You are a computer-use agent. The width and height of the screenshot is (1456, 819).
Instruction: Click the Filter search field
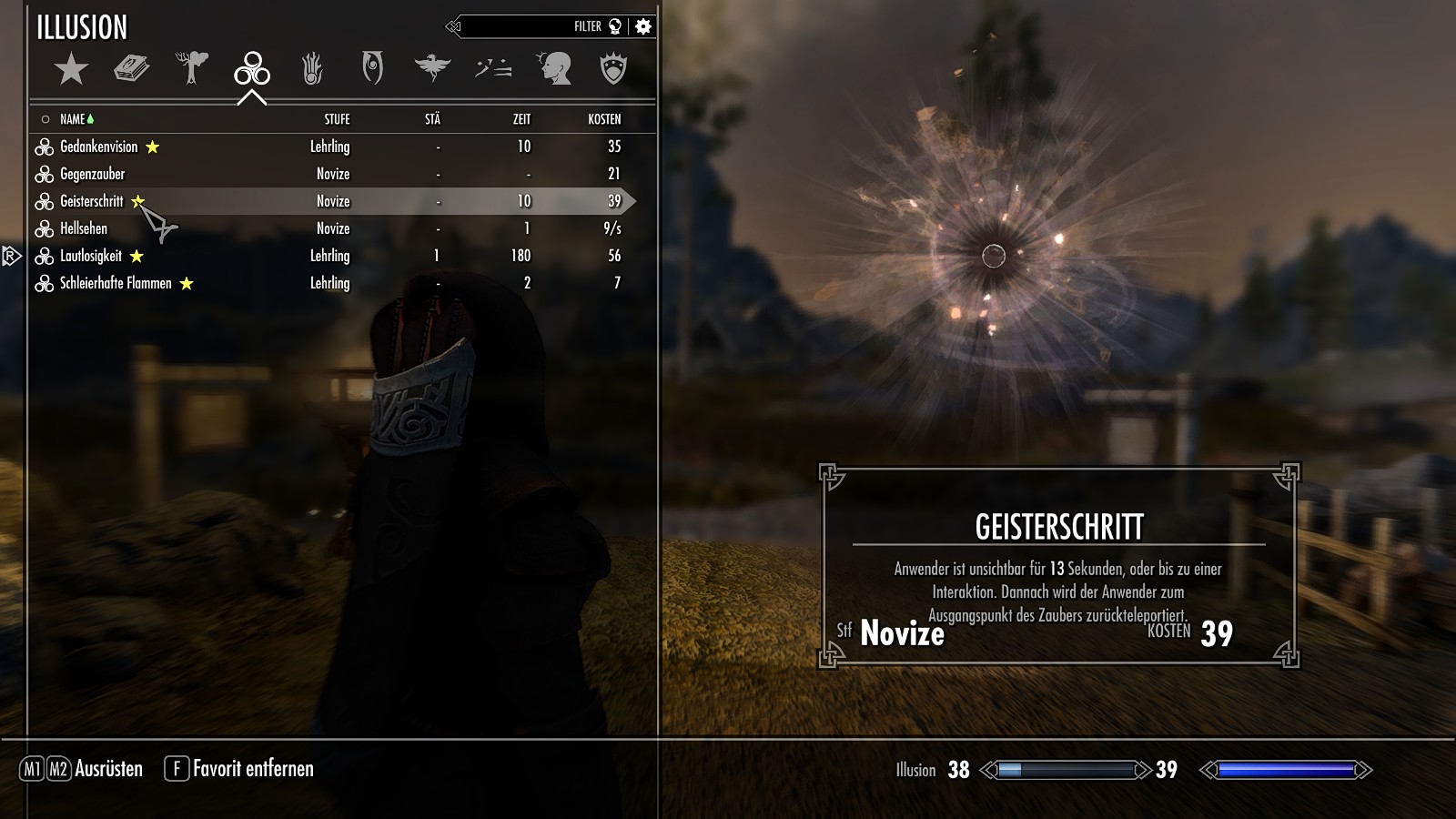(x=528, y=26)
